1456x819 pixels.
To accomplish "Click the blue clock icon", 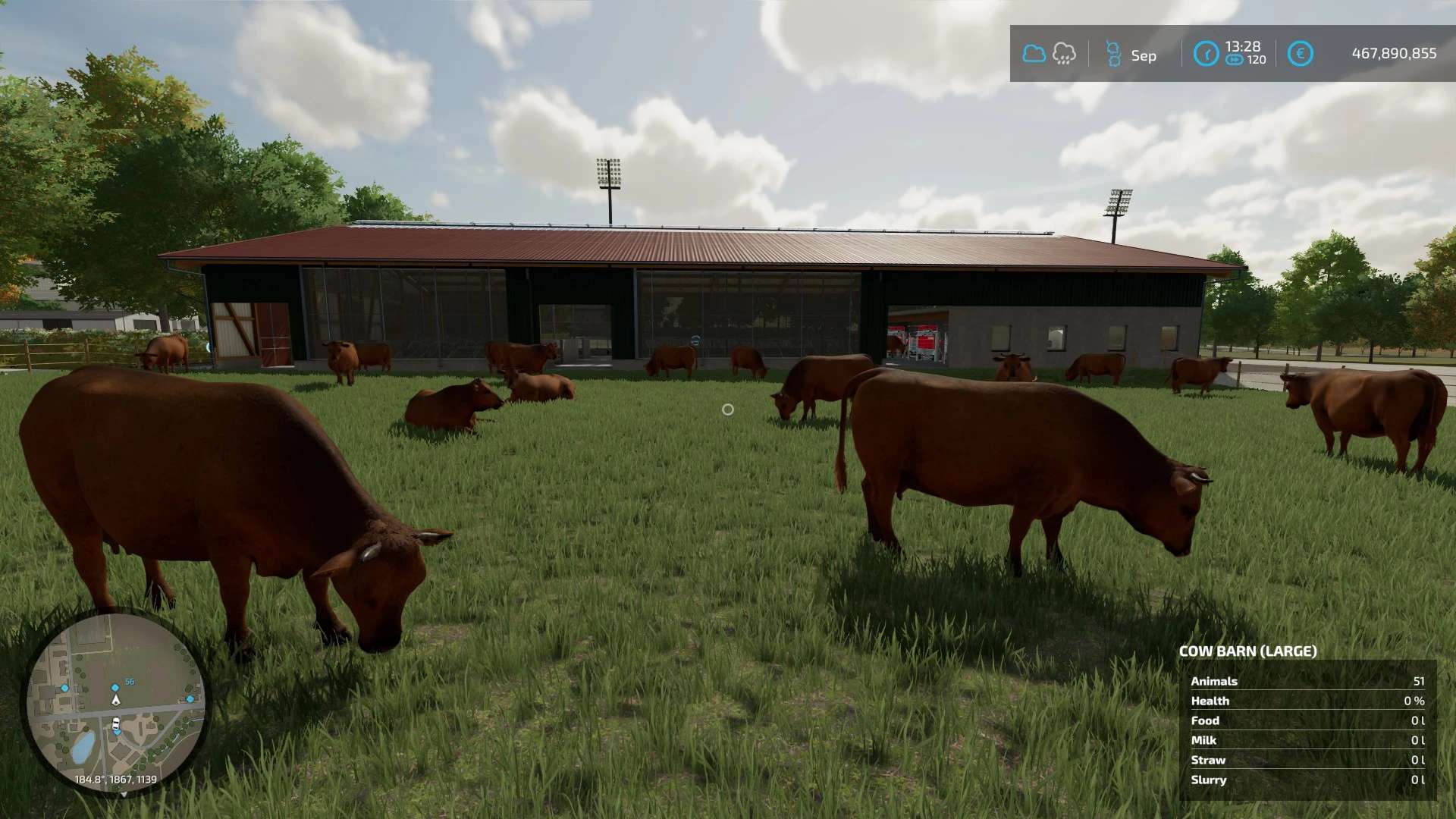I will (1206, 54).
